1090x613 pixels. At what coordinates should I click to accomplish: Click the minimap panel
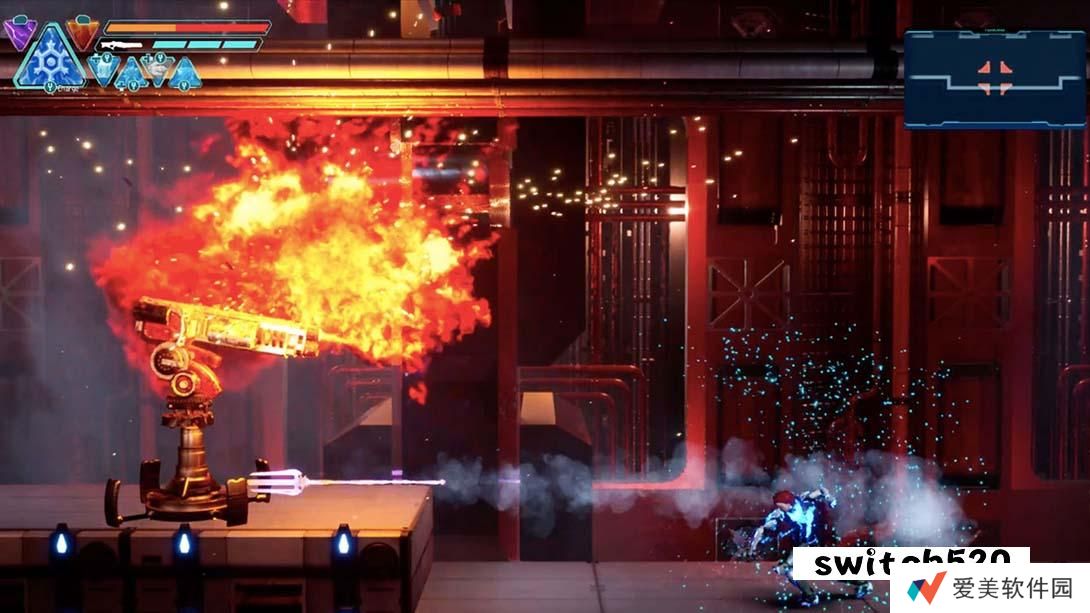click(994, 79)
